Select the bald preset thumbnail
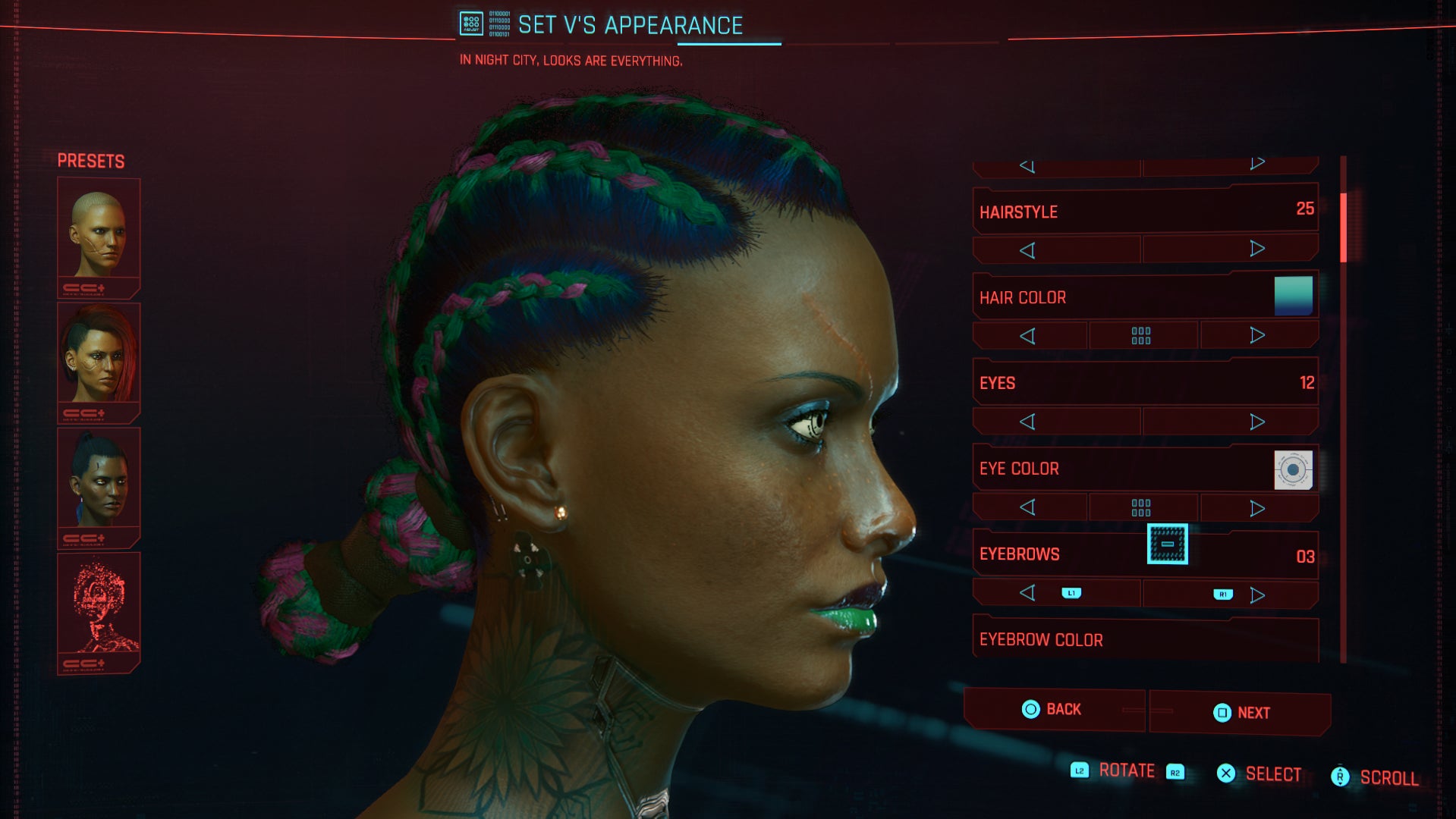Image resolution: width=1456 pixels, height=819 pixels. [99, 231]
